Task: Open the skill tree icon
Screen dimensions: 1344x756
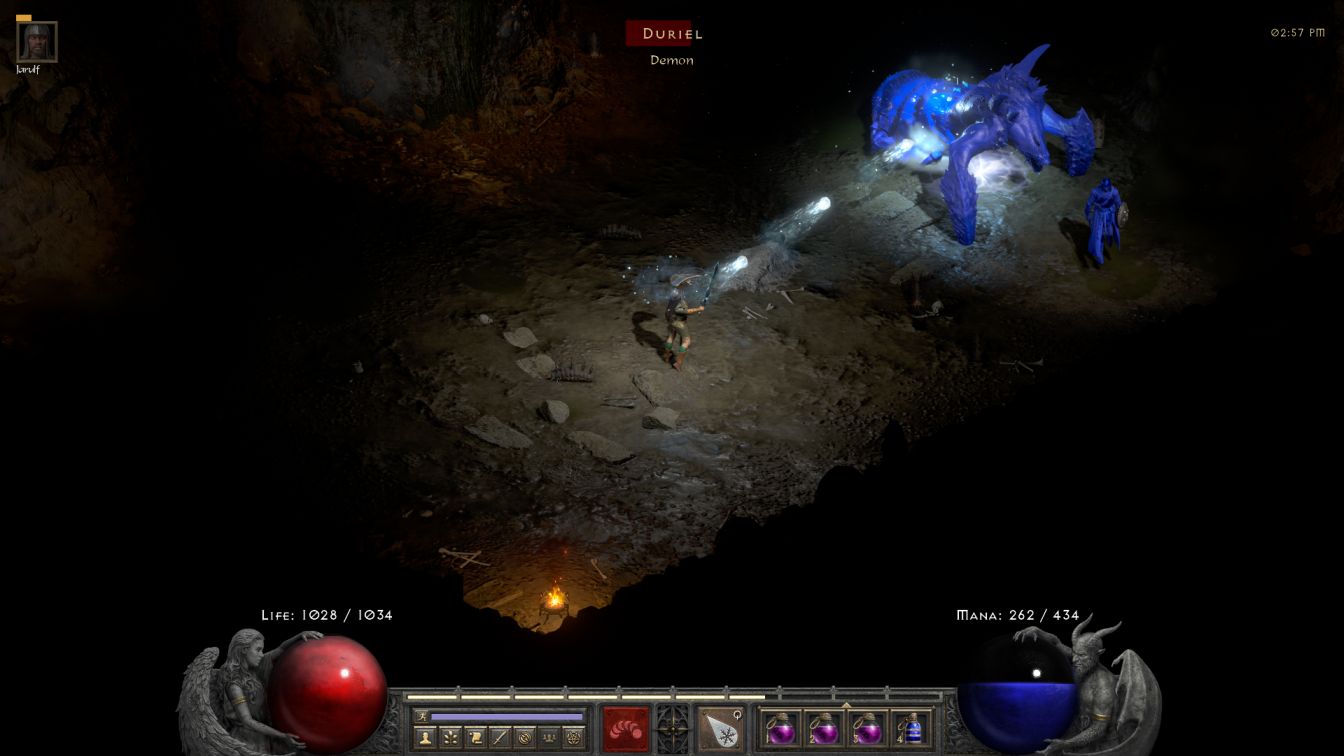Action: pos(450,738)
